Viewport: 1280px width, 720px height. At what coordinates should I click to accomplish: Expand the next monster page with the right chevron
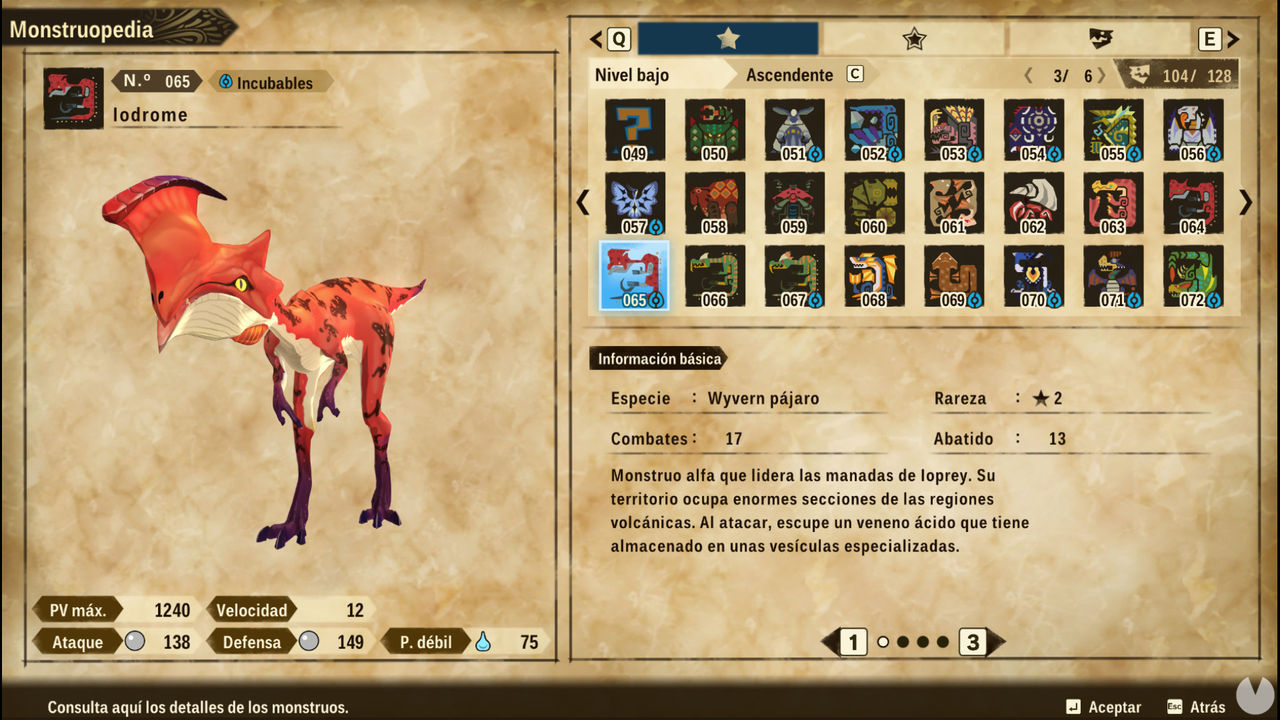1245,203
